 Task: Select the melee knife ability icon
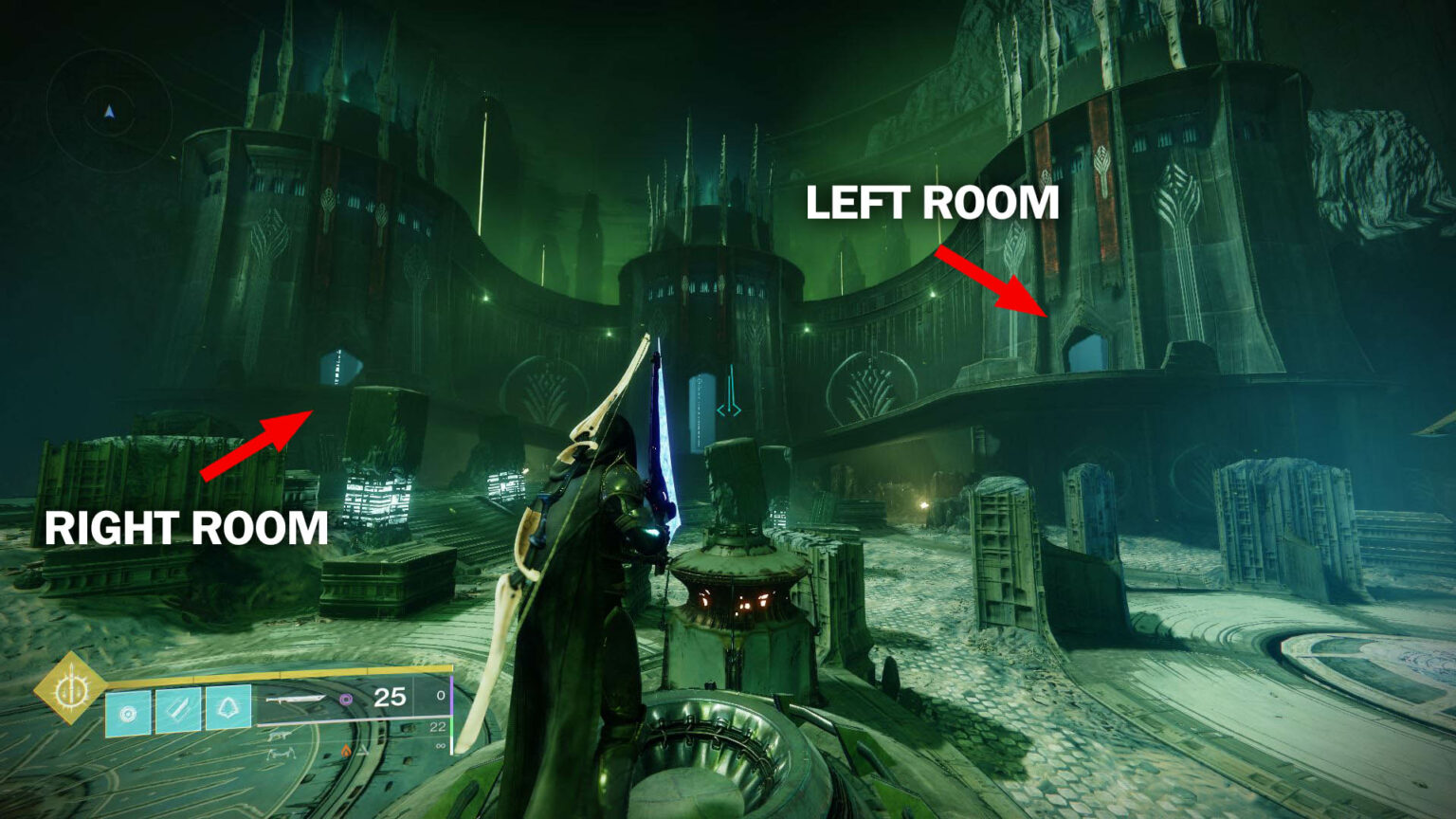tap(177, 710)
